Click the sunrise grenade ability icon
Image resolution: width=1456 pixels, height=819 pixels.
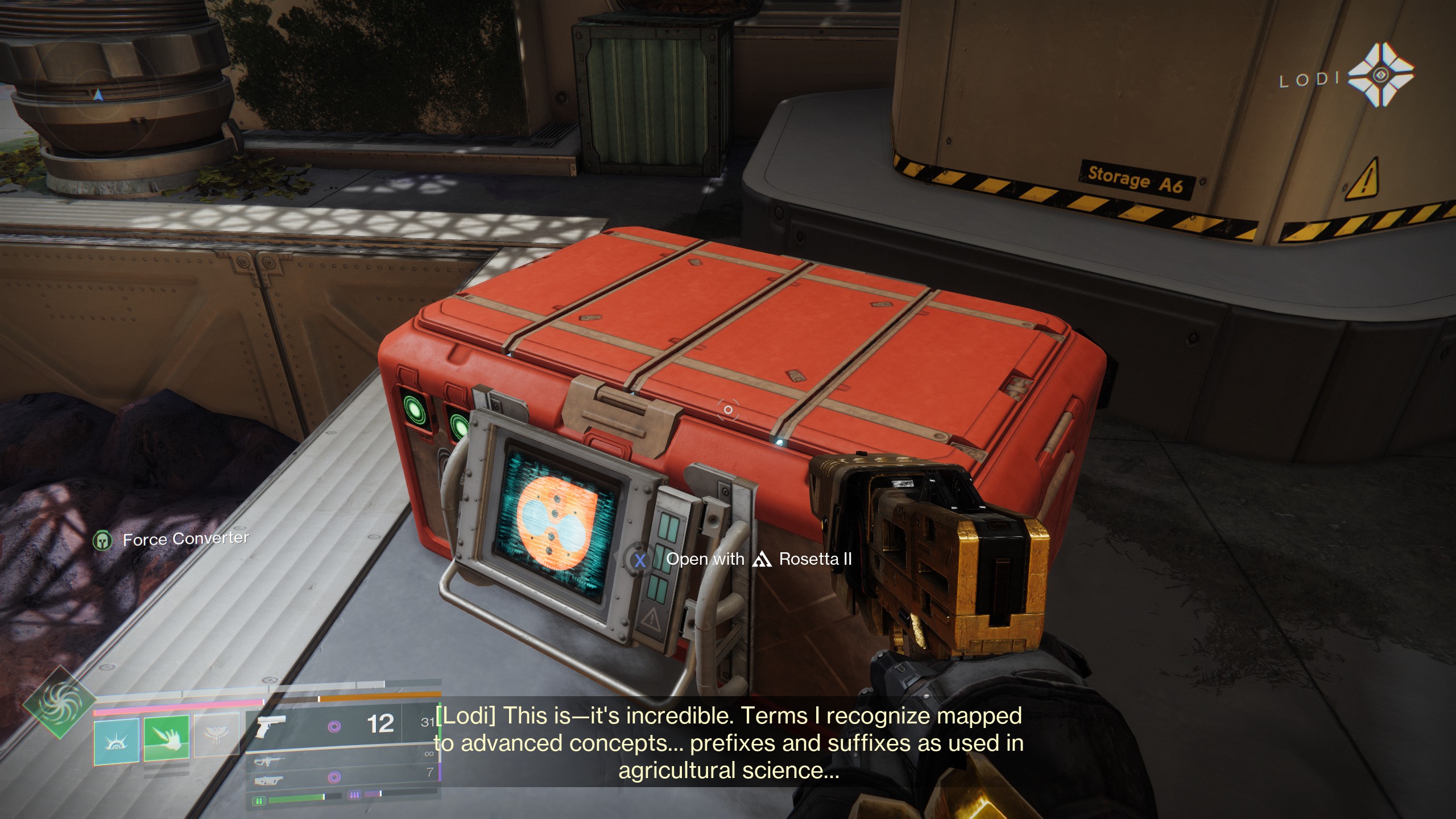coord(116,741)
